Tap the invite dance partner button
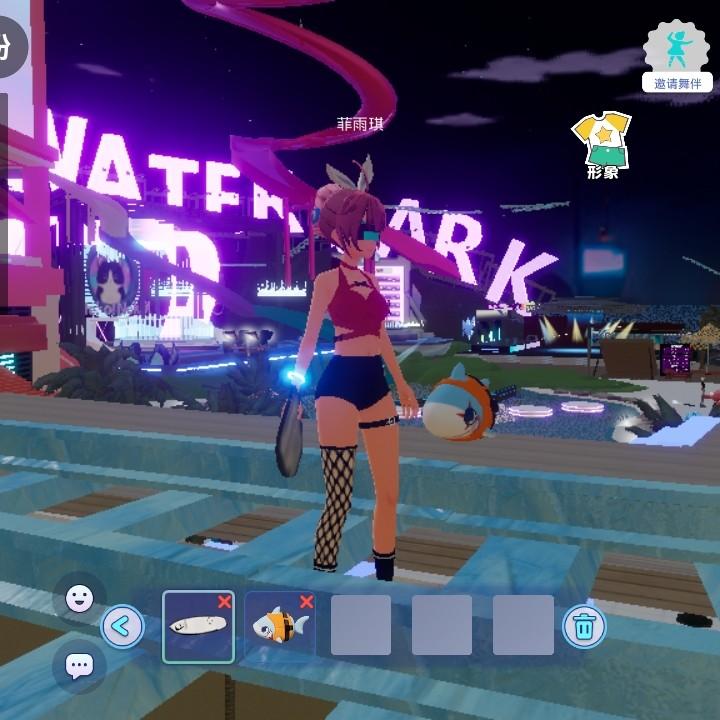 pyautogui.click(x=677, y=55)
